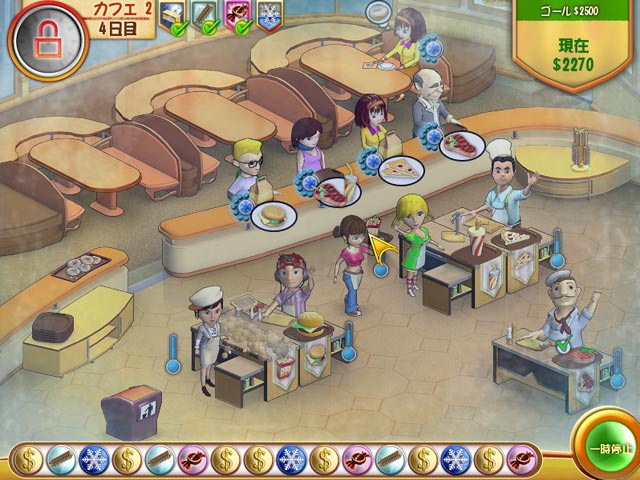Image resolution: width=640 pixels, height=480 pixels.
Task: Select the candy bonus badge with checkmark
Action: tap(240, 14)
